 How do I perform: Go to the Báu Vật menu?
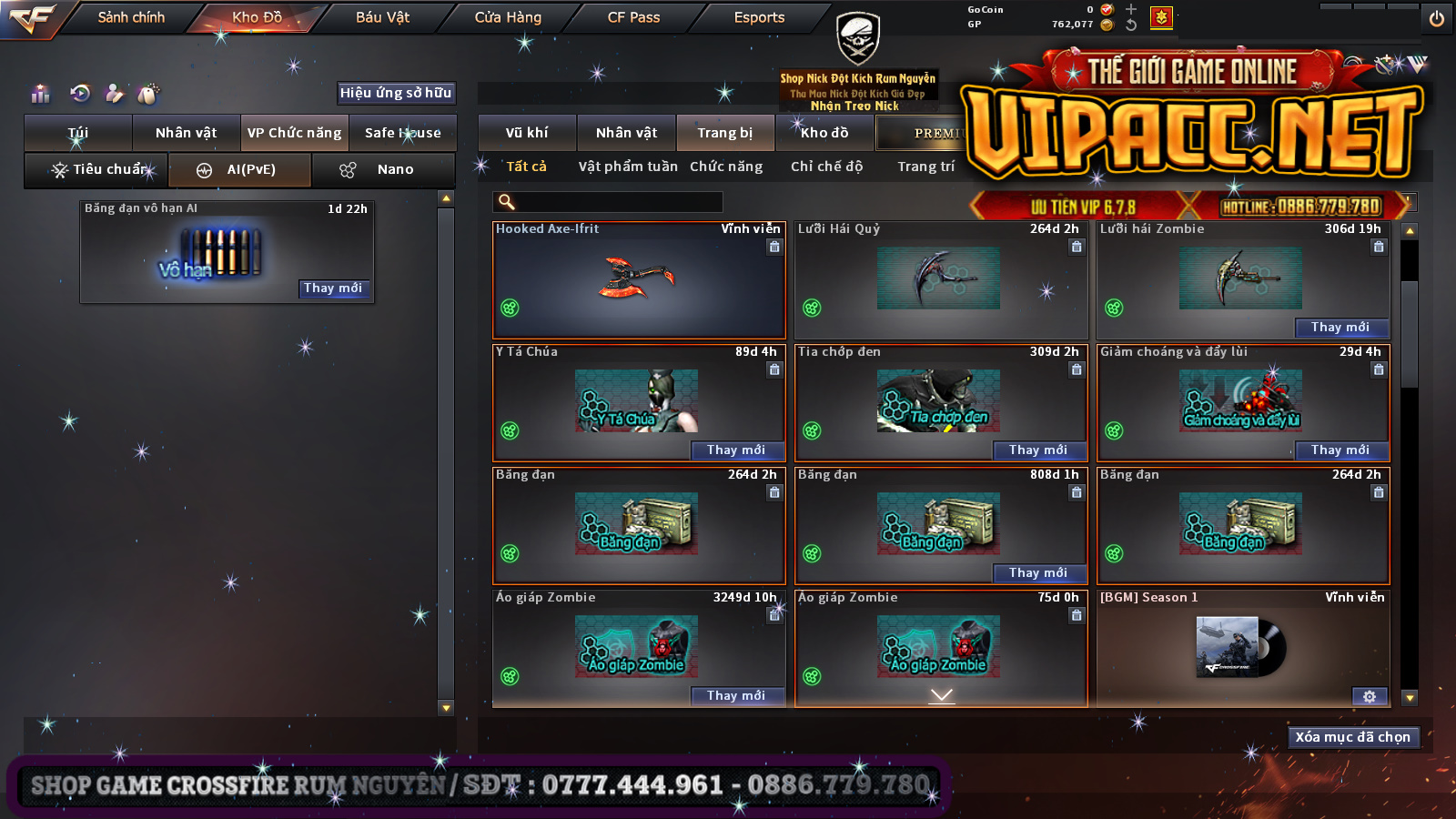pyautogui.click(x=382, y=17)
